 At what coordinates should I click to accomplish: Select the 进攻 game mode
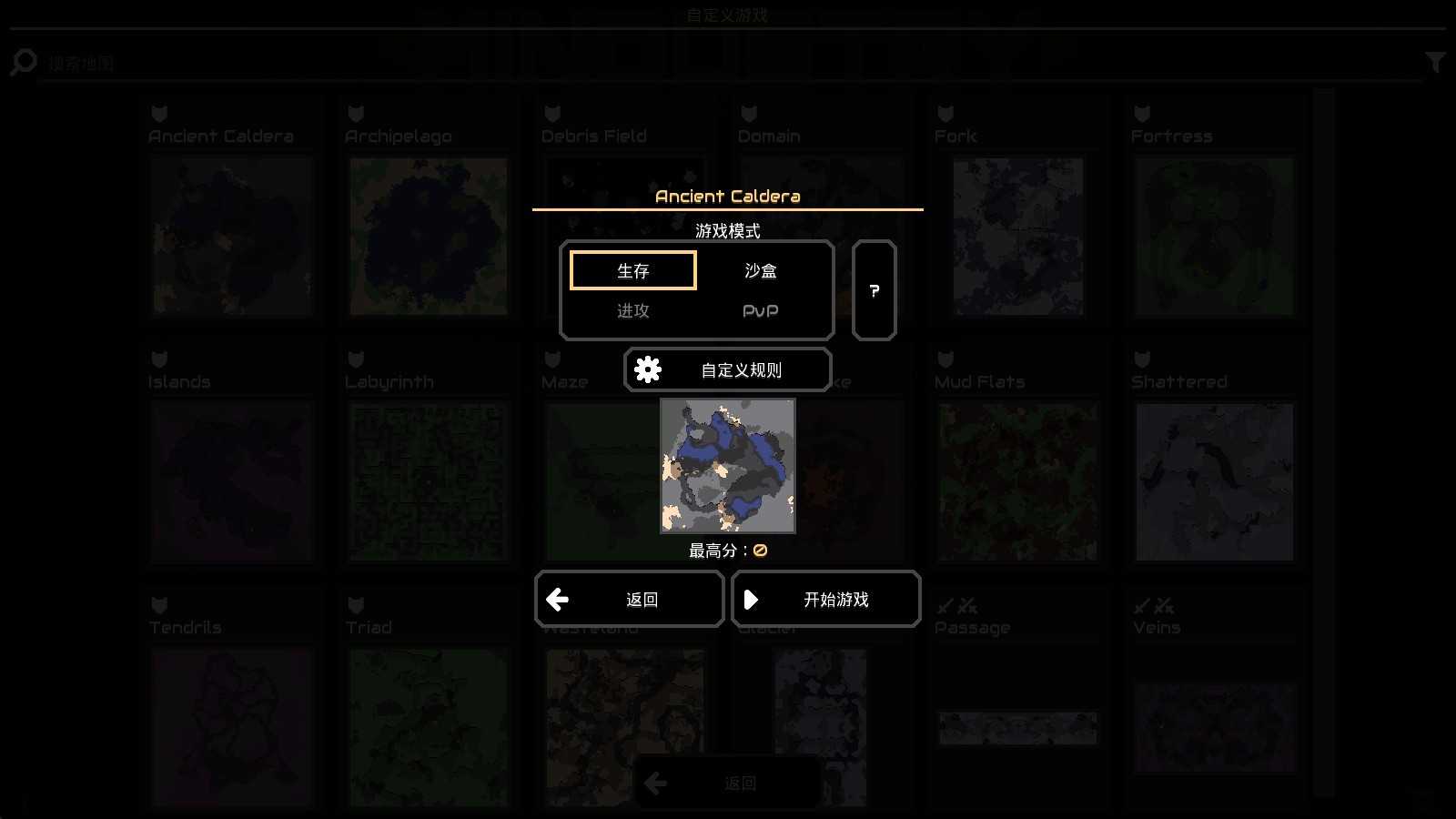(632, 310)
